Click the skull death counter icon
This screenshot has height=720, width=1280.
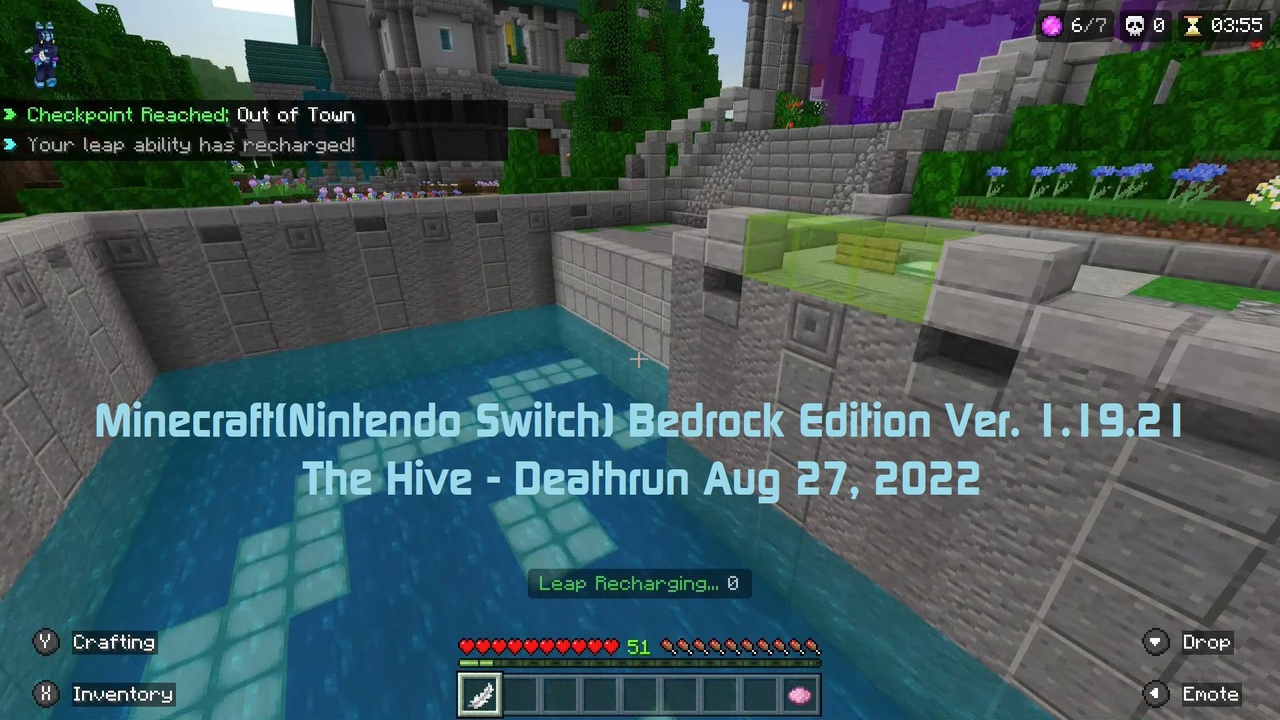point(1134,26)
